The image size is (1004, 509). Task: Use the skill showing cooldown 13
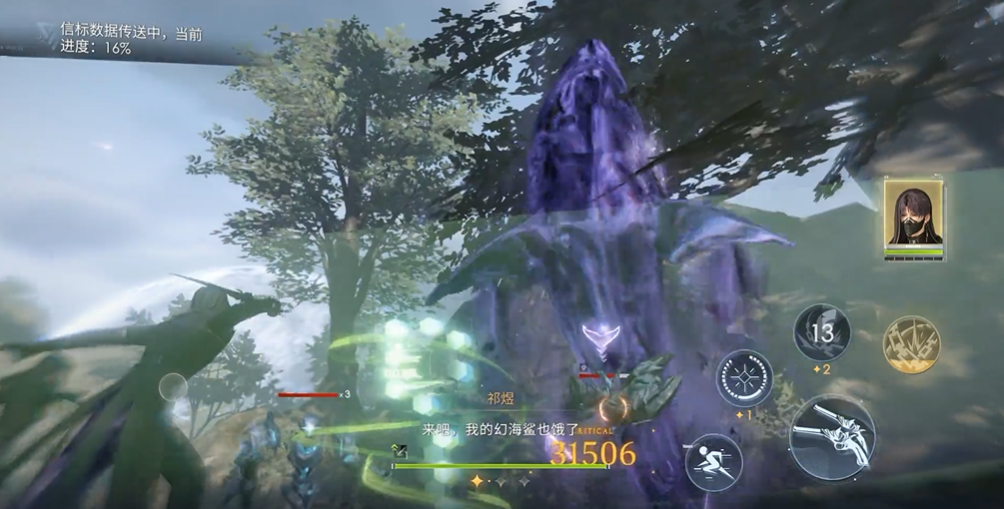pos(822,332)
